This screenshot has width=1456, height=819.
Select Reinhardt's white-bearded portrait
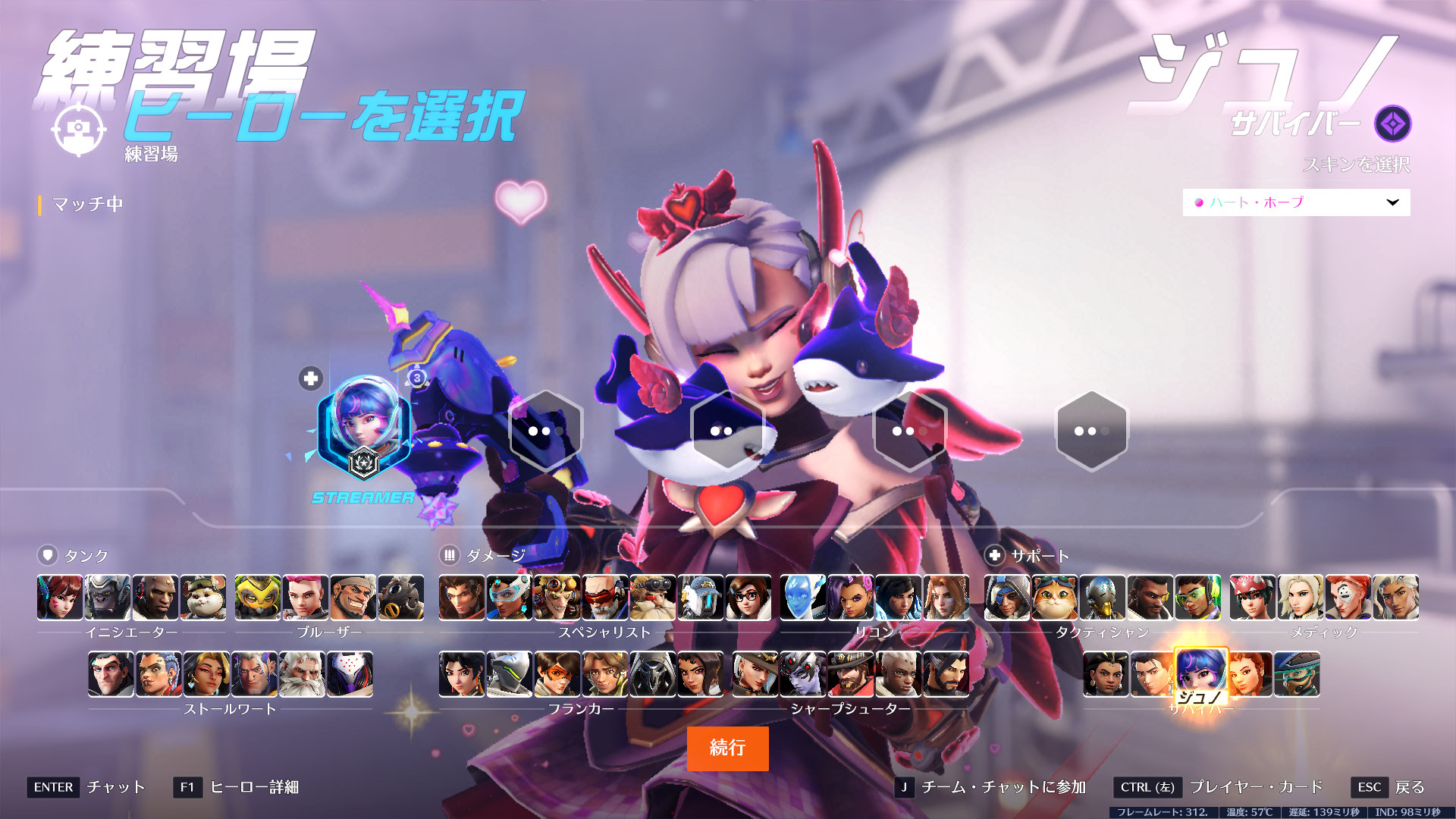pyautogui.click(x=302, y=674)
